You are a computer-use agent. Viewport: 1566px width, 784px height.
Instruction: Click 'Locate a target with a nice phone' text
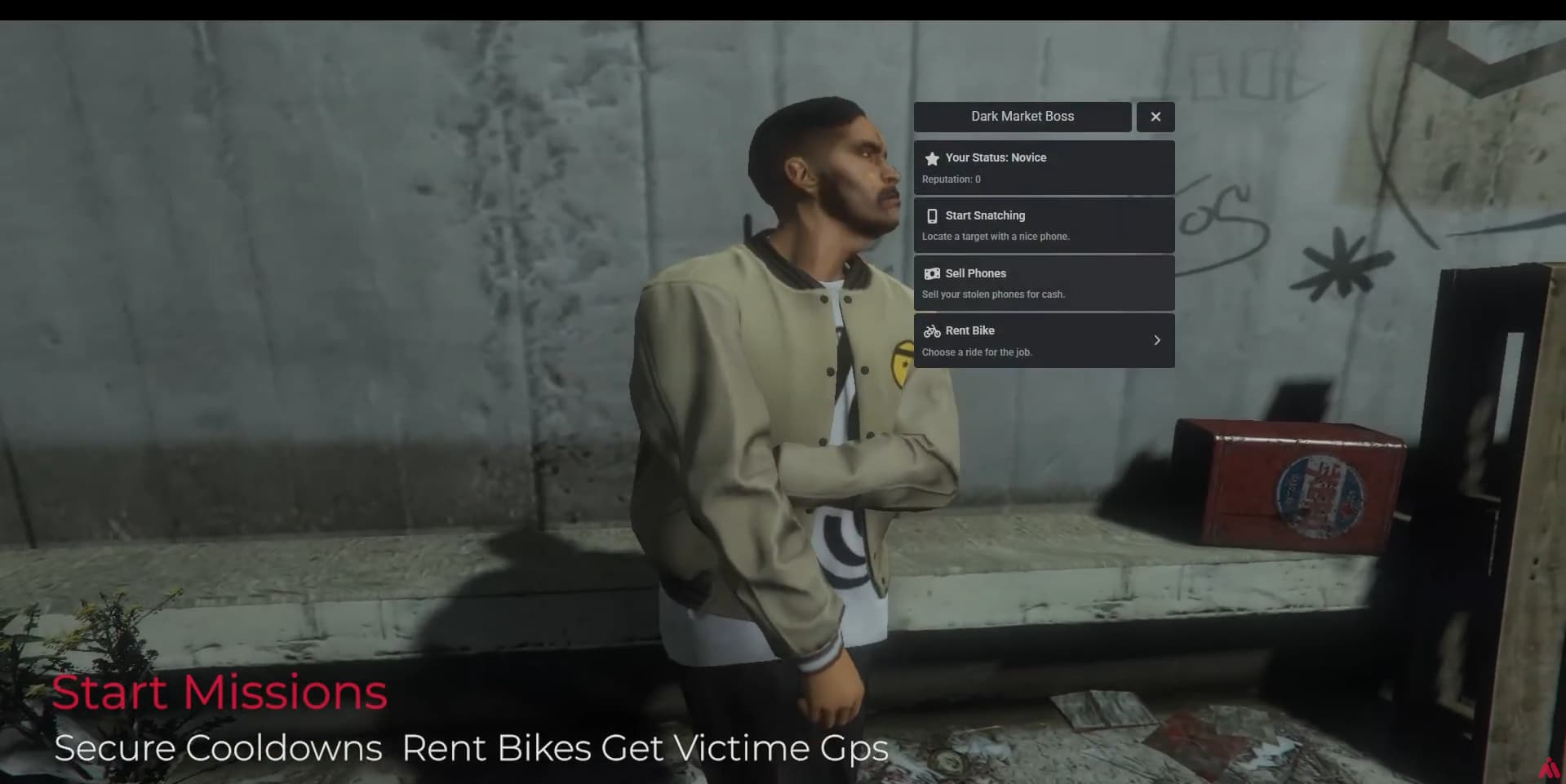click(x=996, y=236)
